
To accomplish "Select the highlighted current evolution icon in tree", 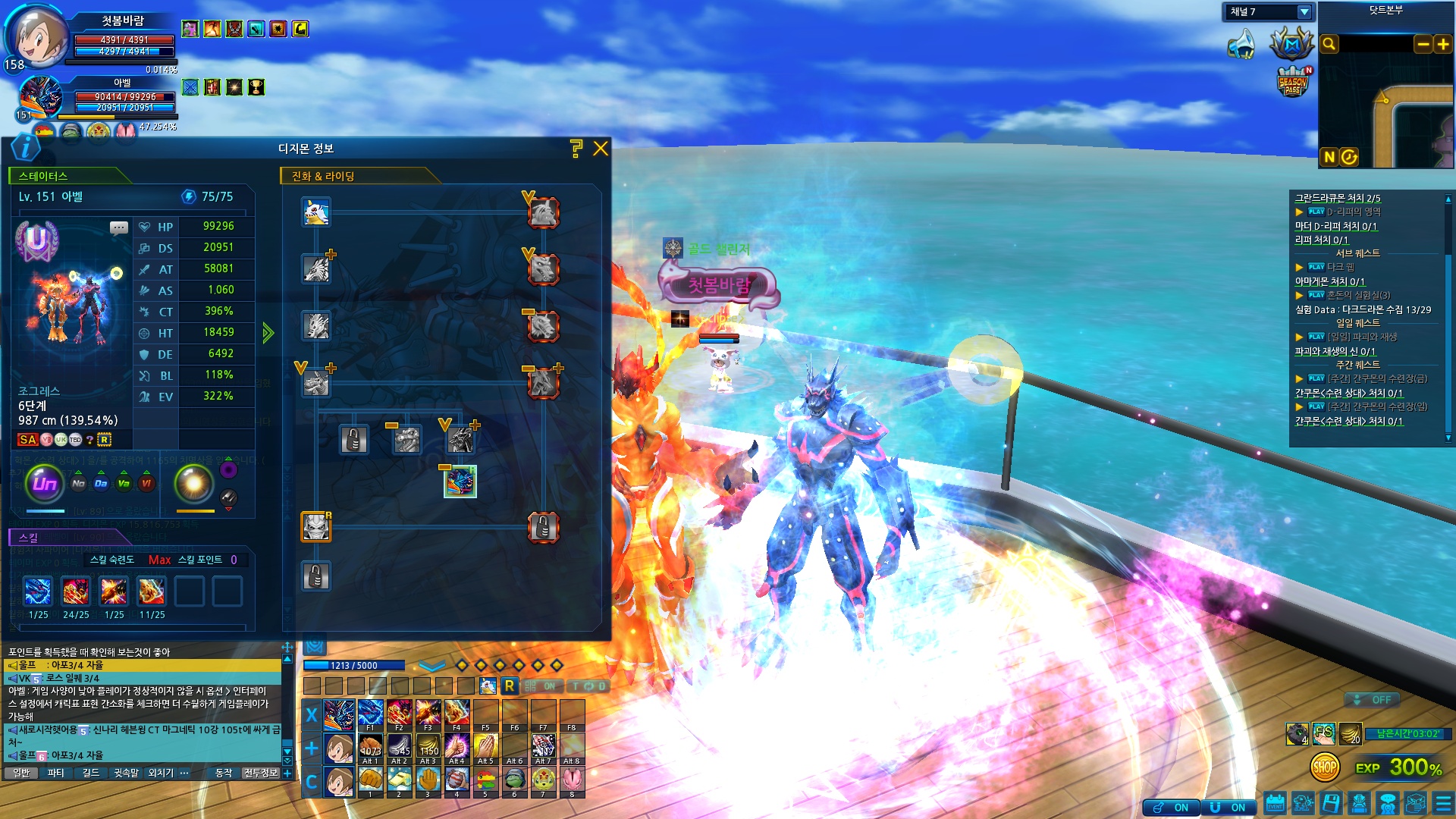I will point(460,482).
